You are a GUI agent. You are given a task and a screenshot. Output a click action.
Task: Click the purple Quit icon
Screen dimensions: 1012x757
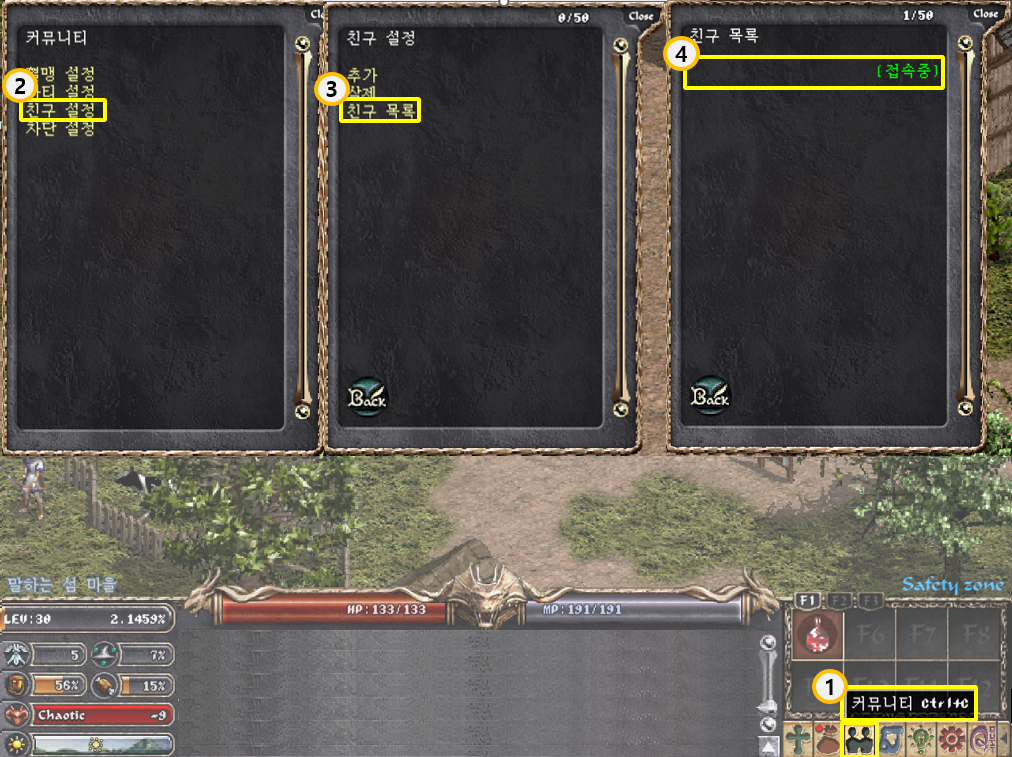981,739
